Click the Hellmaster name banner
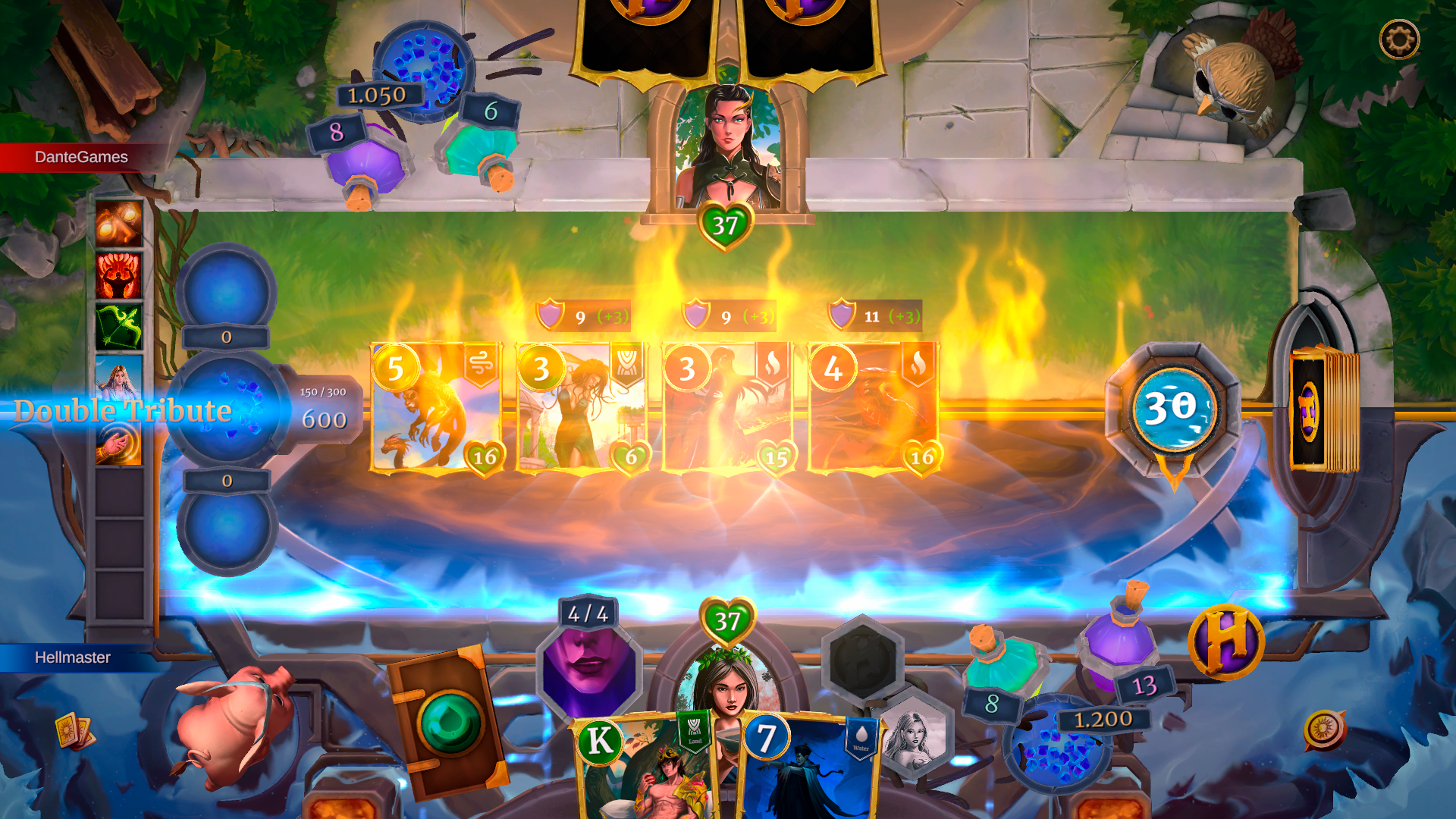This screenshot has width=1456, height=819. pos(72,658)
